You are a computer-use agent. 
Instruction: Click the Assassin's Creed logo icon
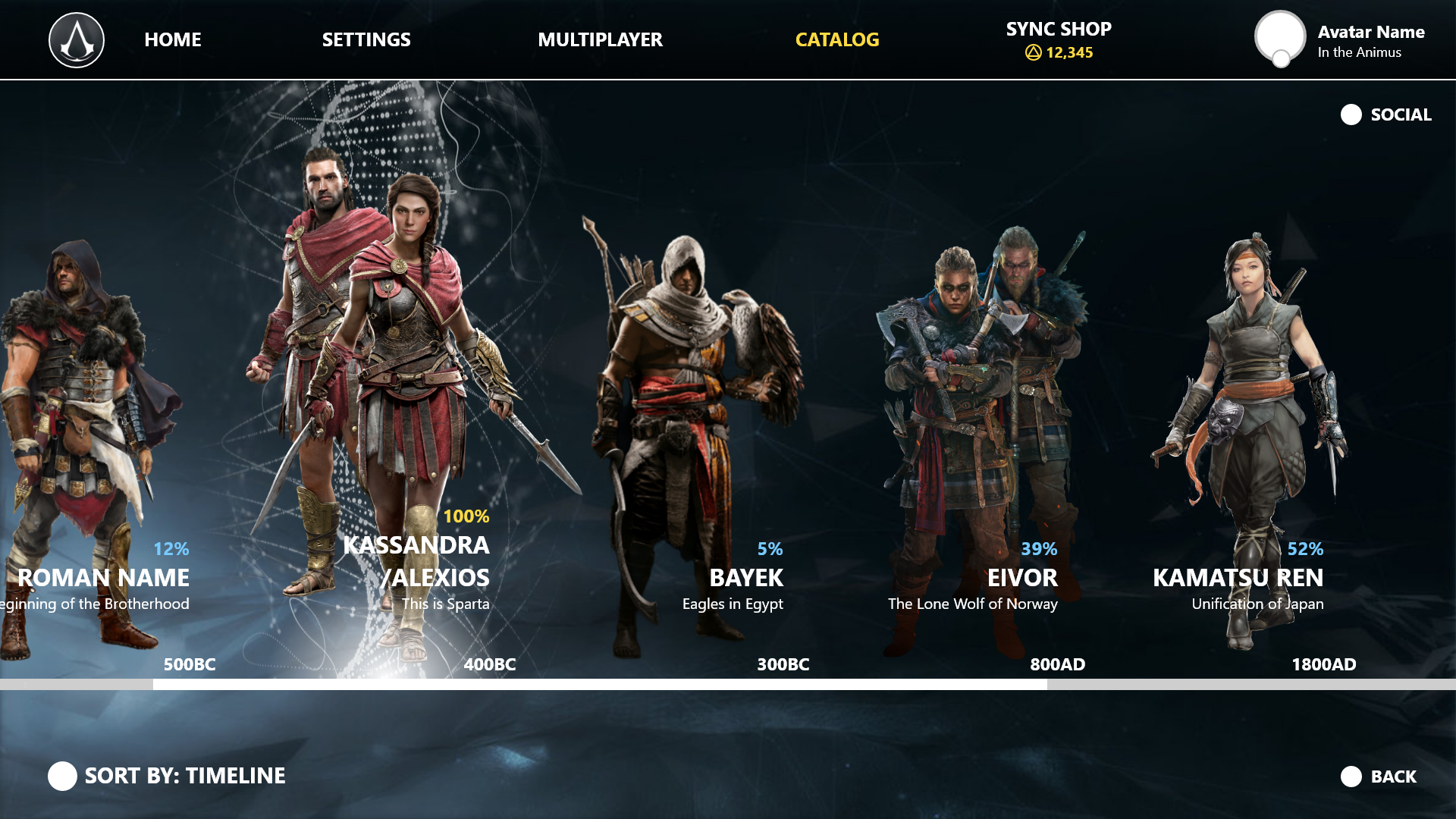coord(77,40)
